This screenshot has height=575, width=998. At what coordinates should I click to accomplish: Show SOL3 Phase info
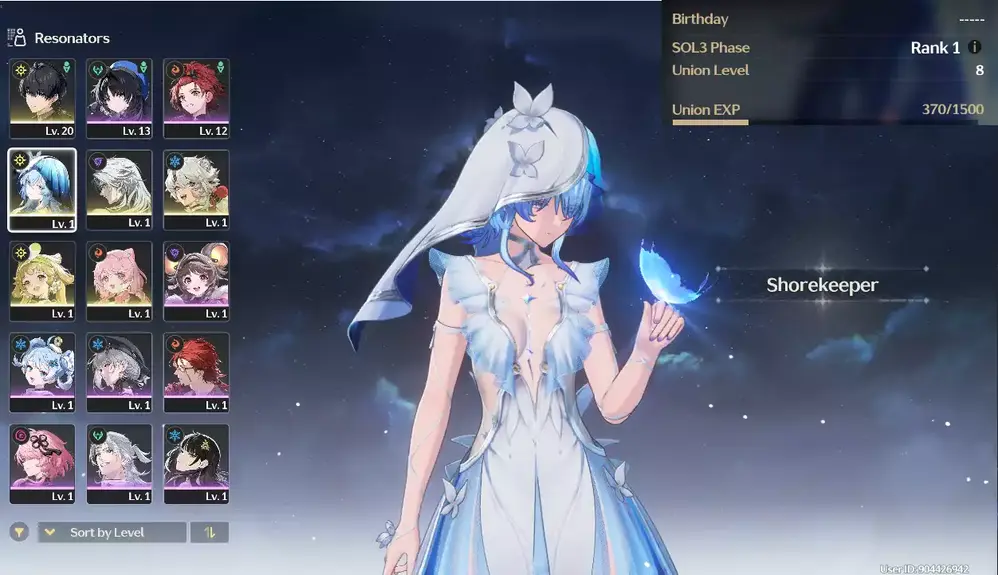(x=975, y=48)
